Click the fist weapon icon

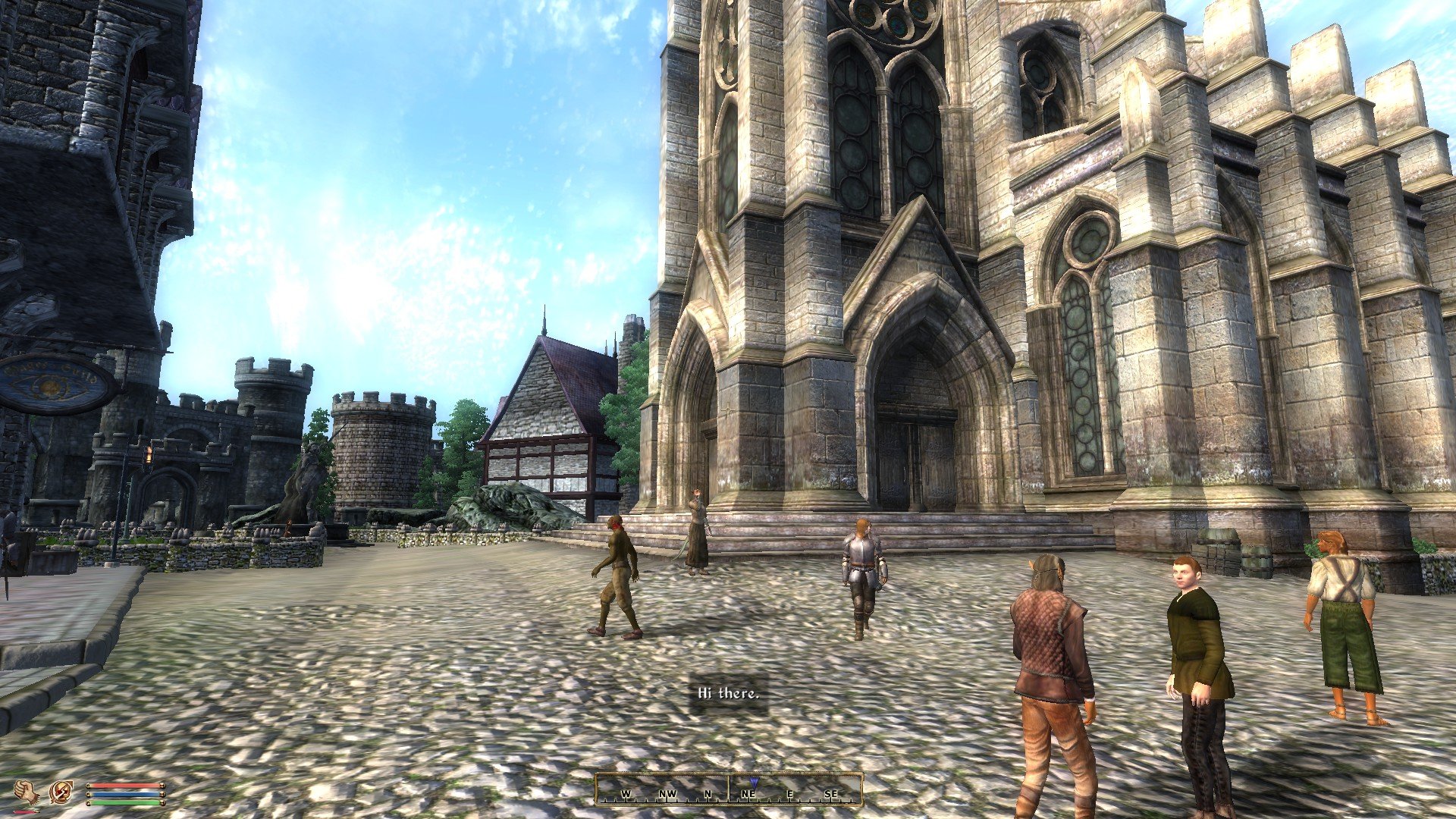(27, 792)
